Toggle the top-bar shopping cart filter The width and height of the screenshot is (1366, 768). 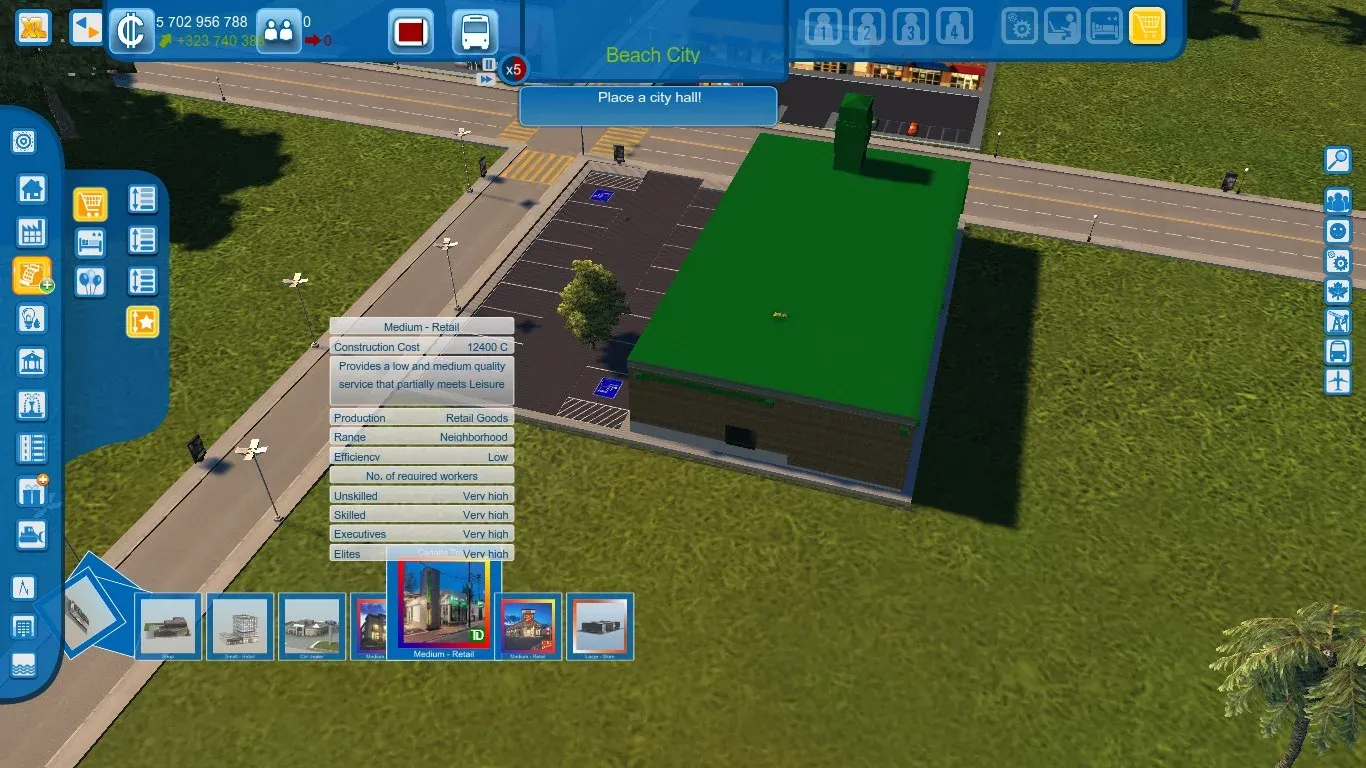(1147, 26)
